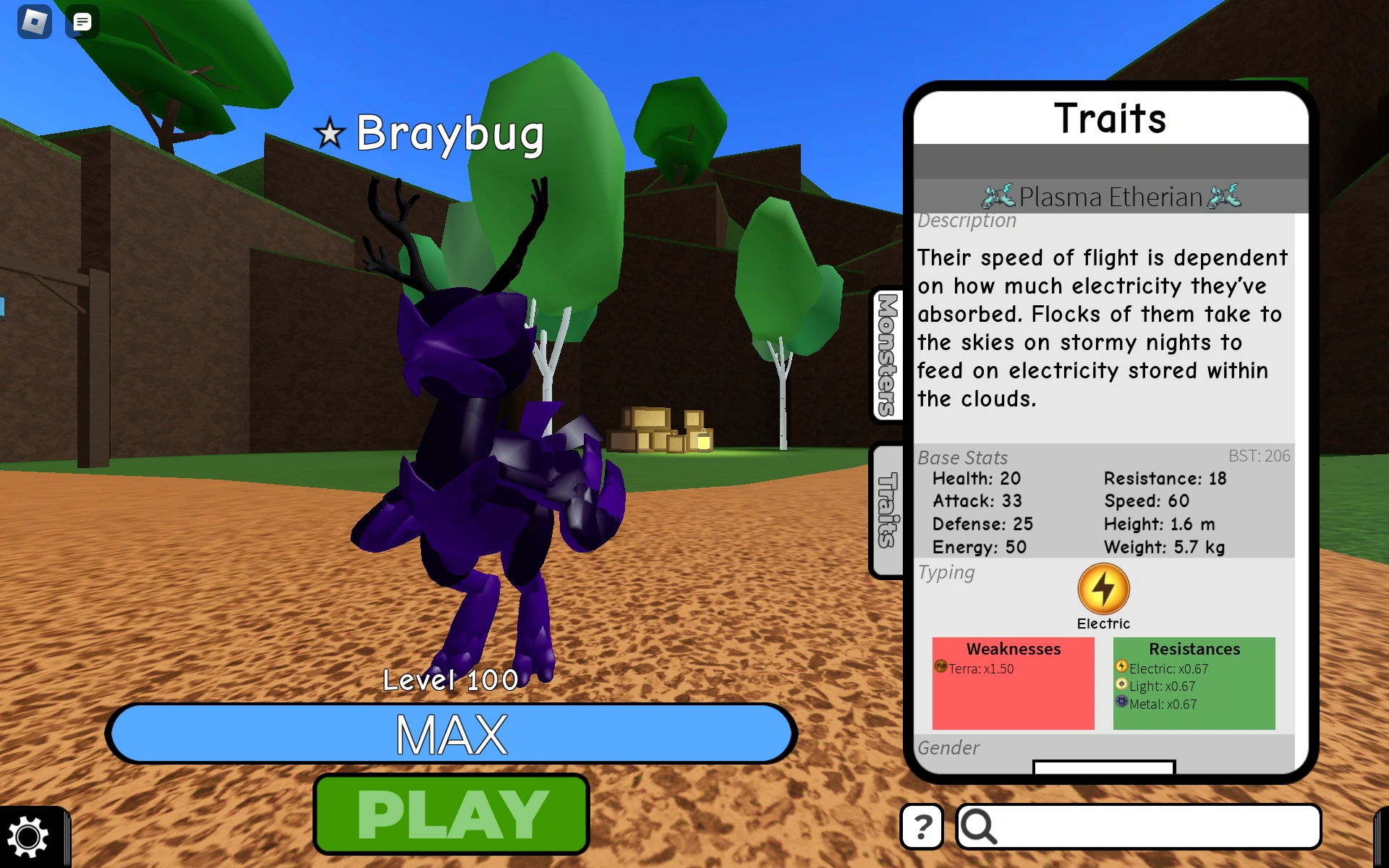Image resolution: width=1389 pixels, height=868 pixels.
Task: Open the question mark help button
Action: [x=921, y=825]
